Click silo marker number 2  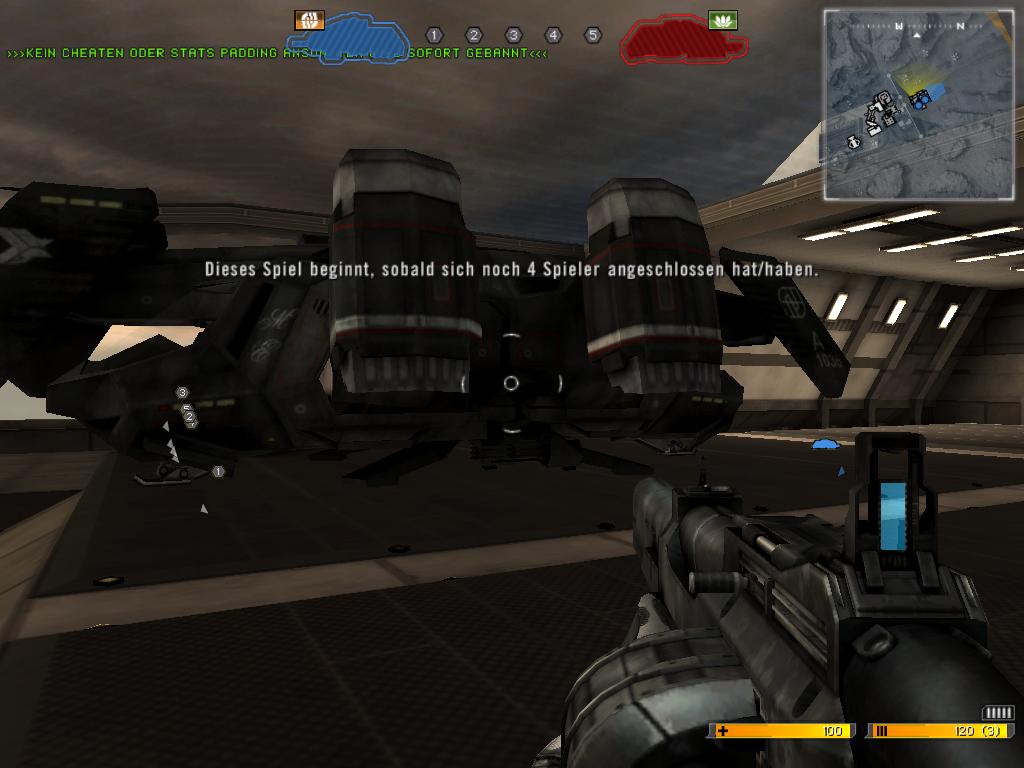pyautogui.click(x=474, y=36)
